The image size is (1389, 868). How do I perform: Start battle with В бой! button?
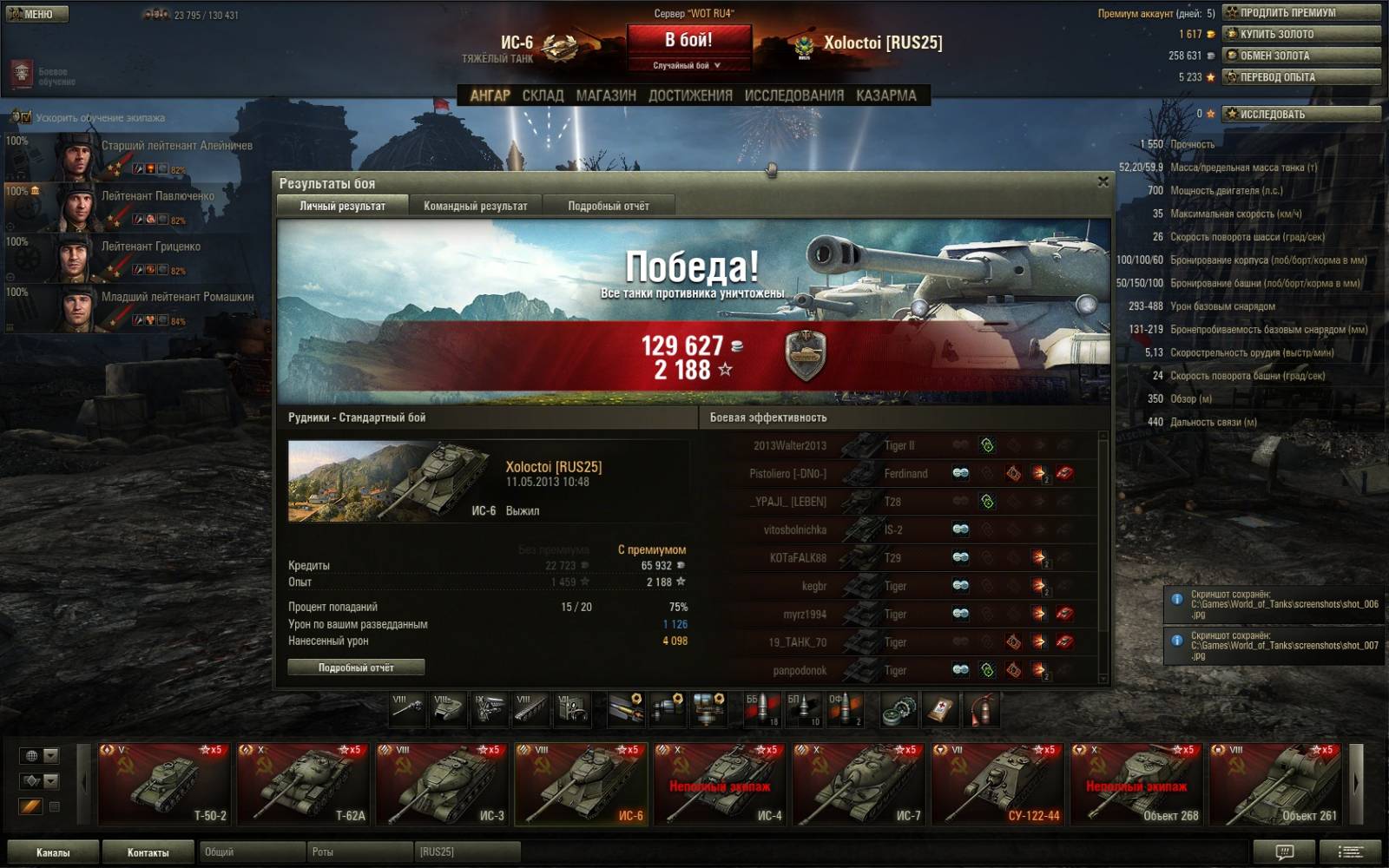point(688,41)
